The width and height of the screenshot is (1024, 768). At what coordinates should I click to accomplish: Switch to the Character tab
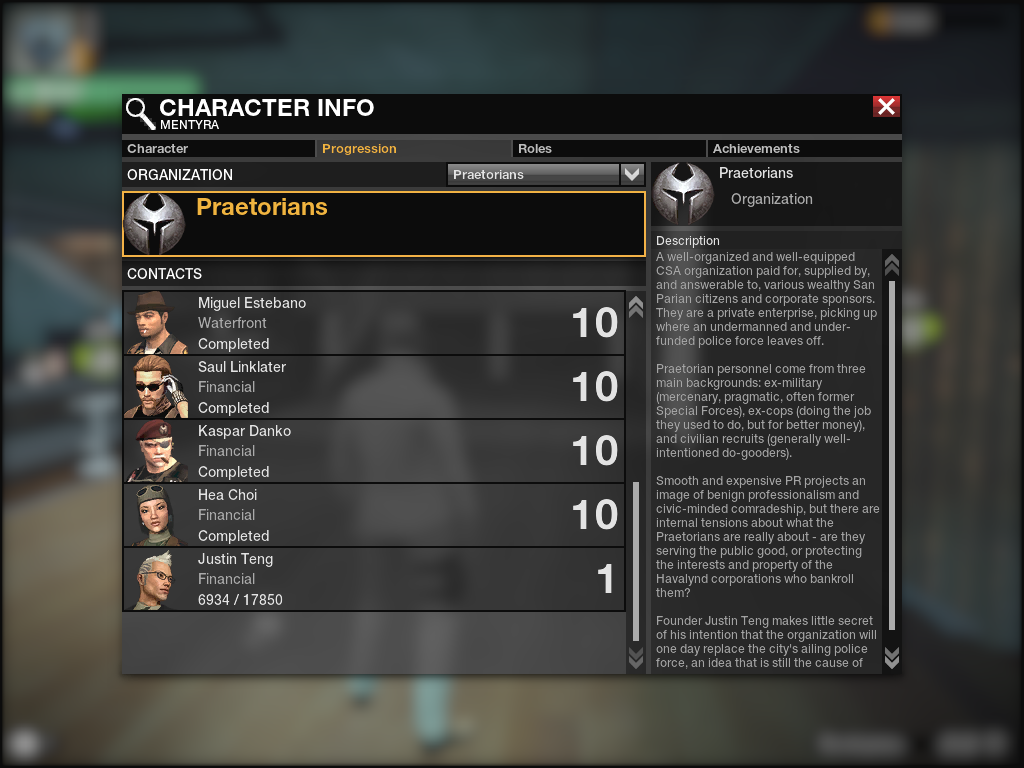(219, 149)
